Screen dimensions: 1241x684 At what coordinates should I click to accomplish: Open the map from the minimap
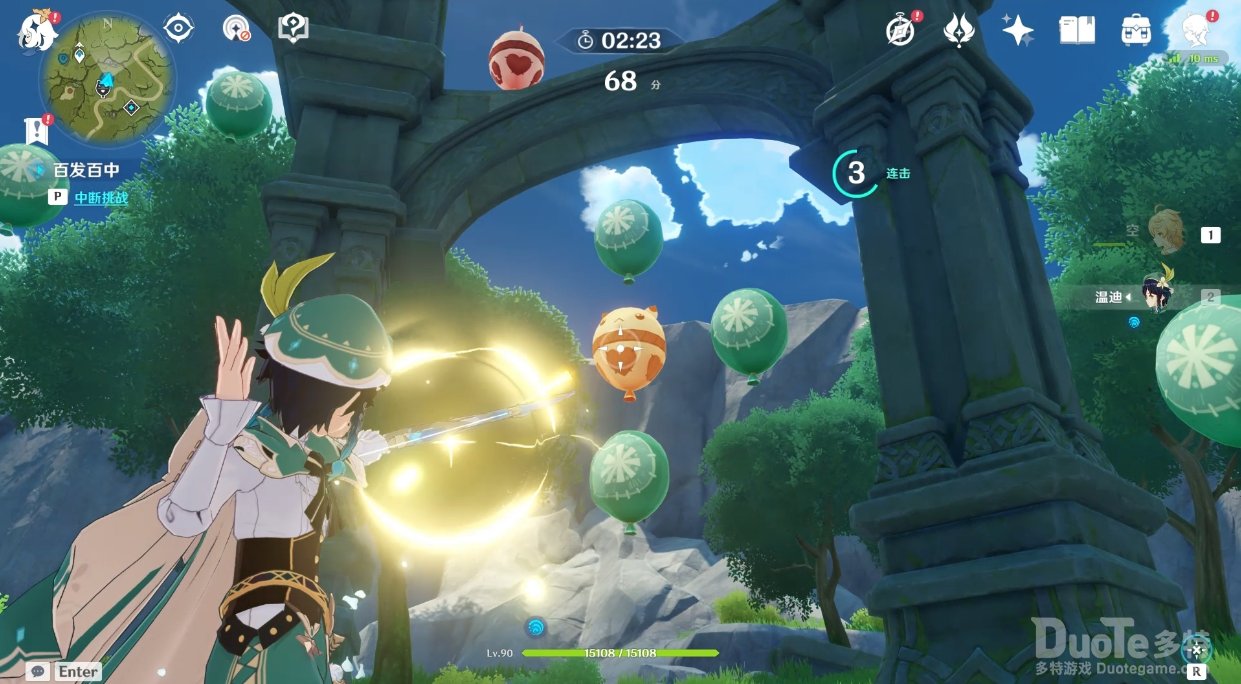(x=107, y=79)
